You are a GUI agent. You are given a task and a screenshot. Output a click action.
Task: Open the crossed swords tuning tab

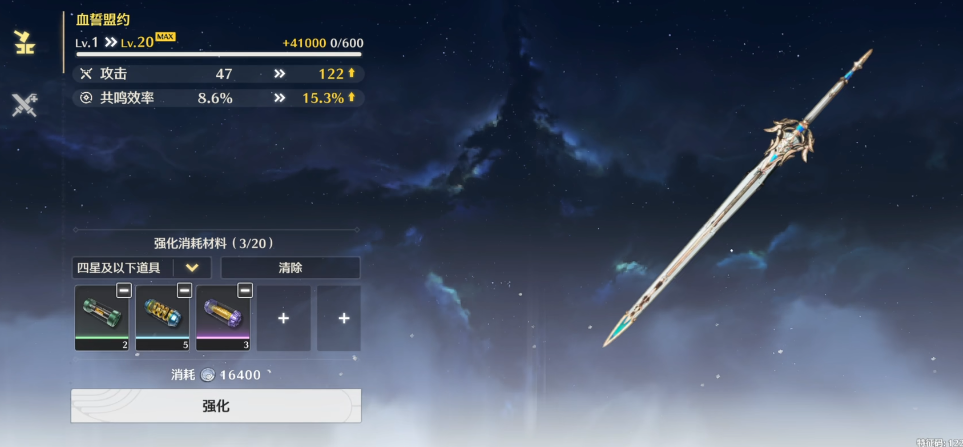click(24, 104)
